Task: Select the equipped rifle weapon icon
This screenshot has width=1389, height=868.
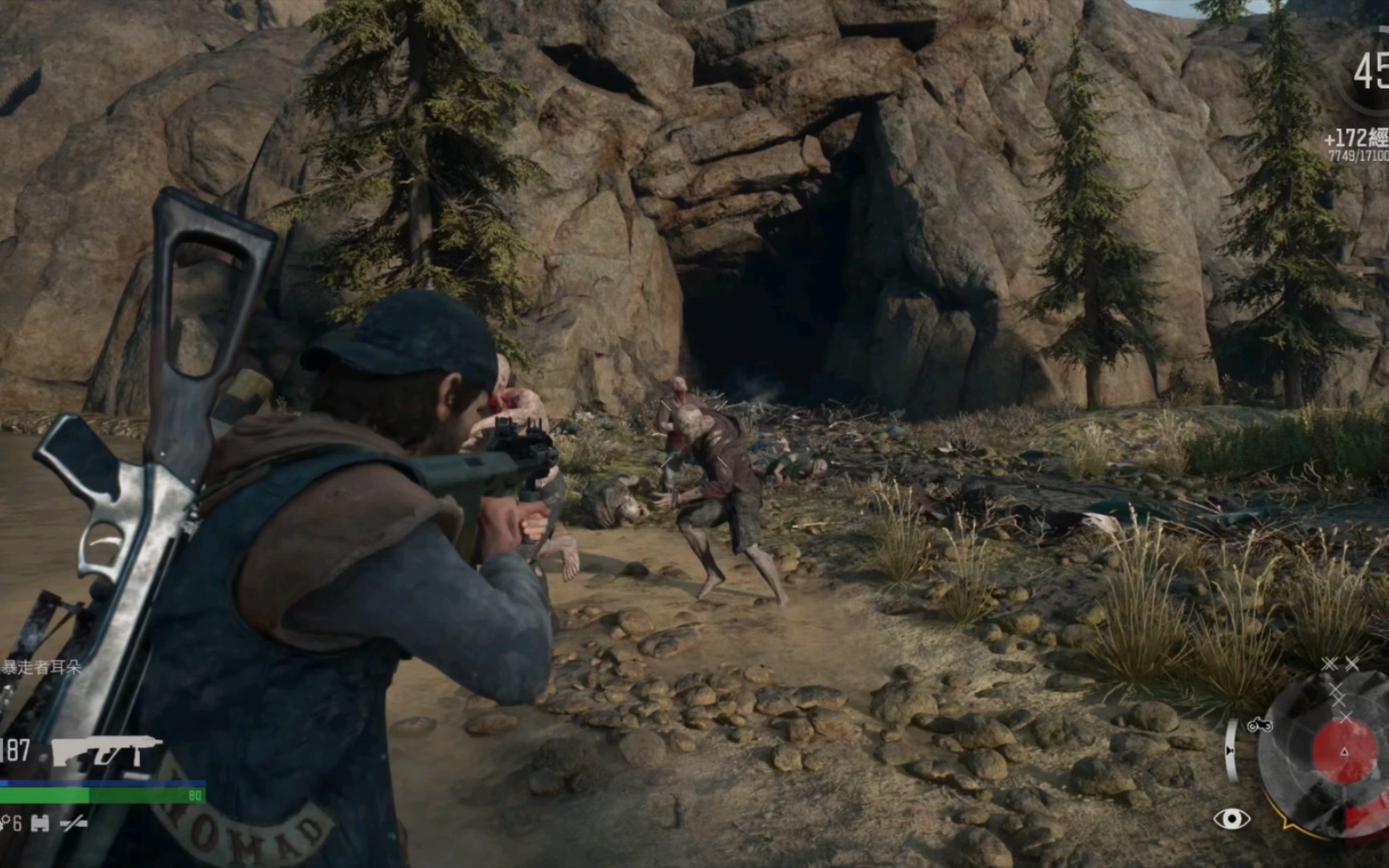Action: [107, 751]
